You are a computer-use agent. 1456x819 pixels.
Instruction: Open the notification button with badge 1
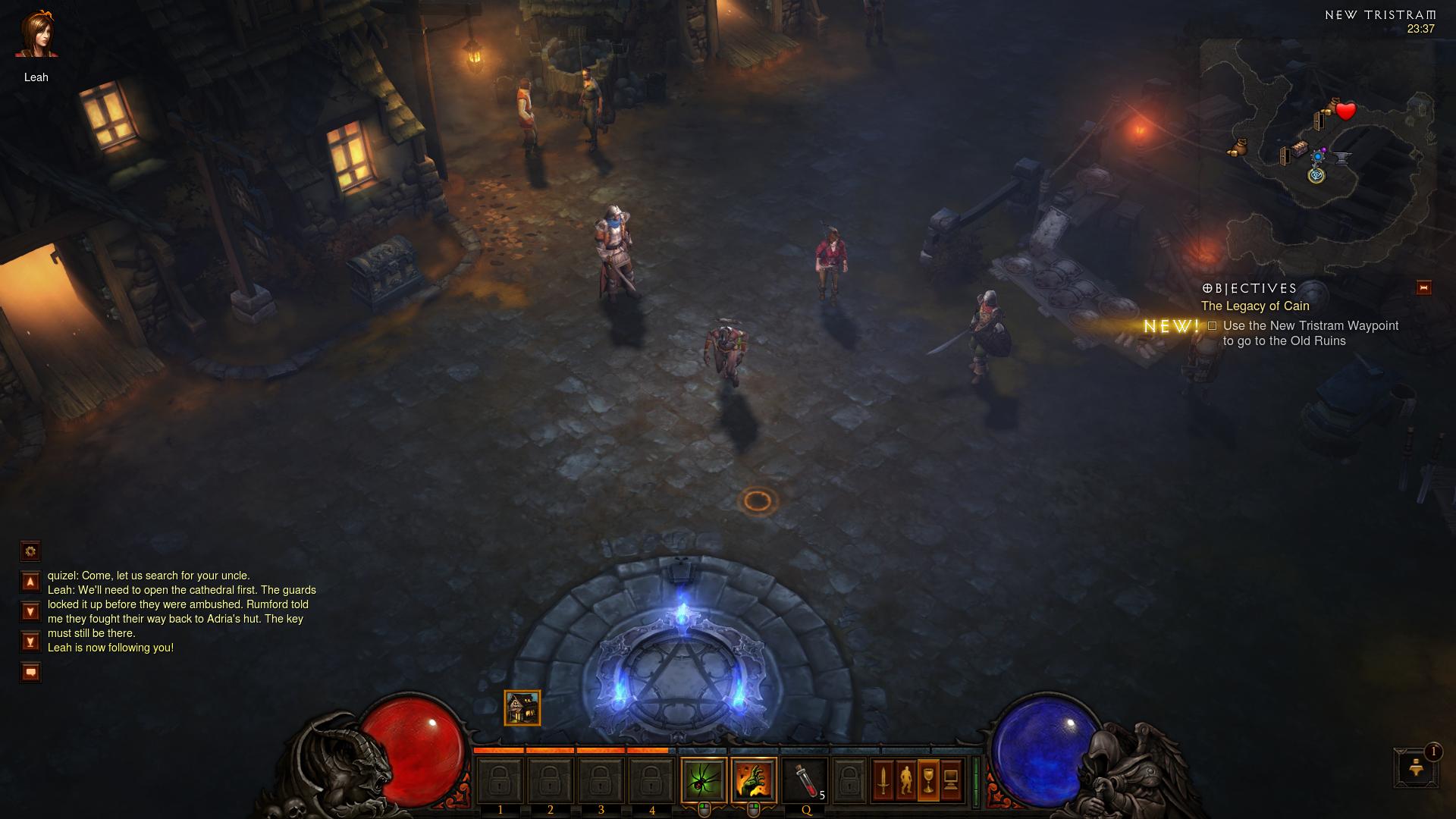click(x=1416, y=767)
